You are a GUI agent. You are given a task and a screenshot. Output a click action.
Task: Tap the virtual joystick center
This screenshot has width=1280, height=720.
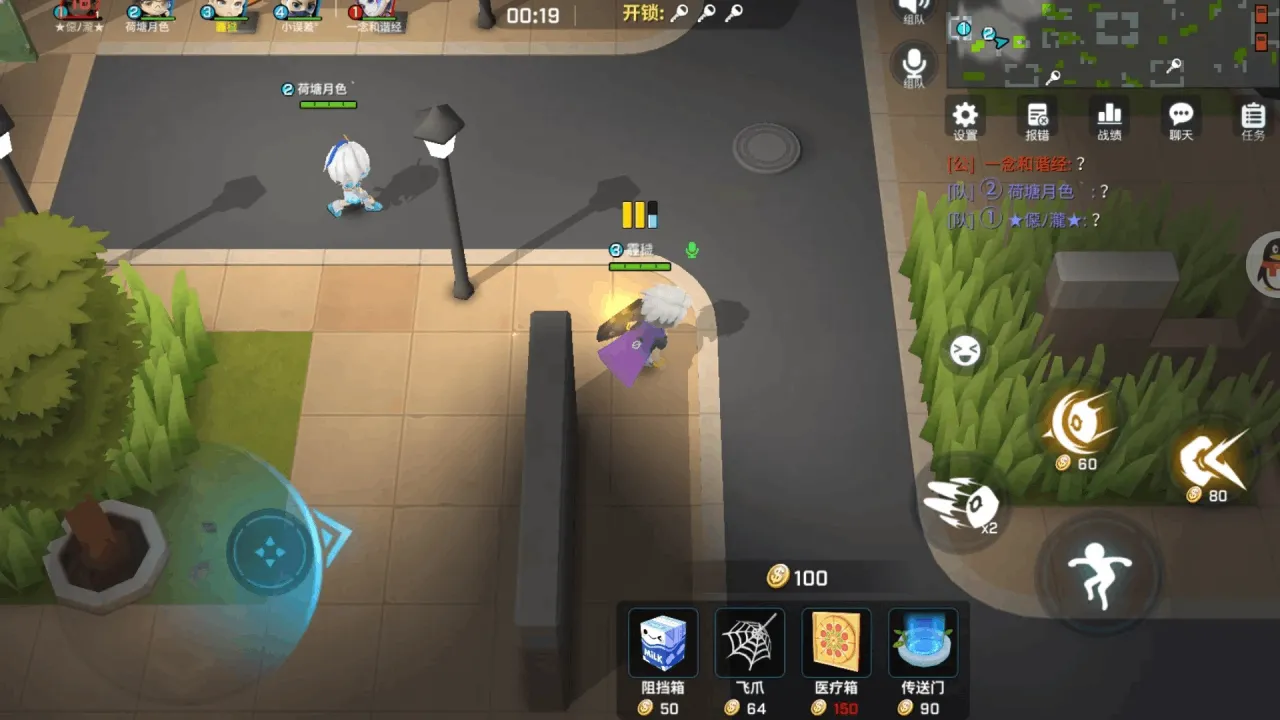[x=268, y=551]
